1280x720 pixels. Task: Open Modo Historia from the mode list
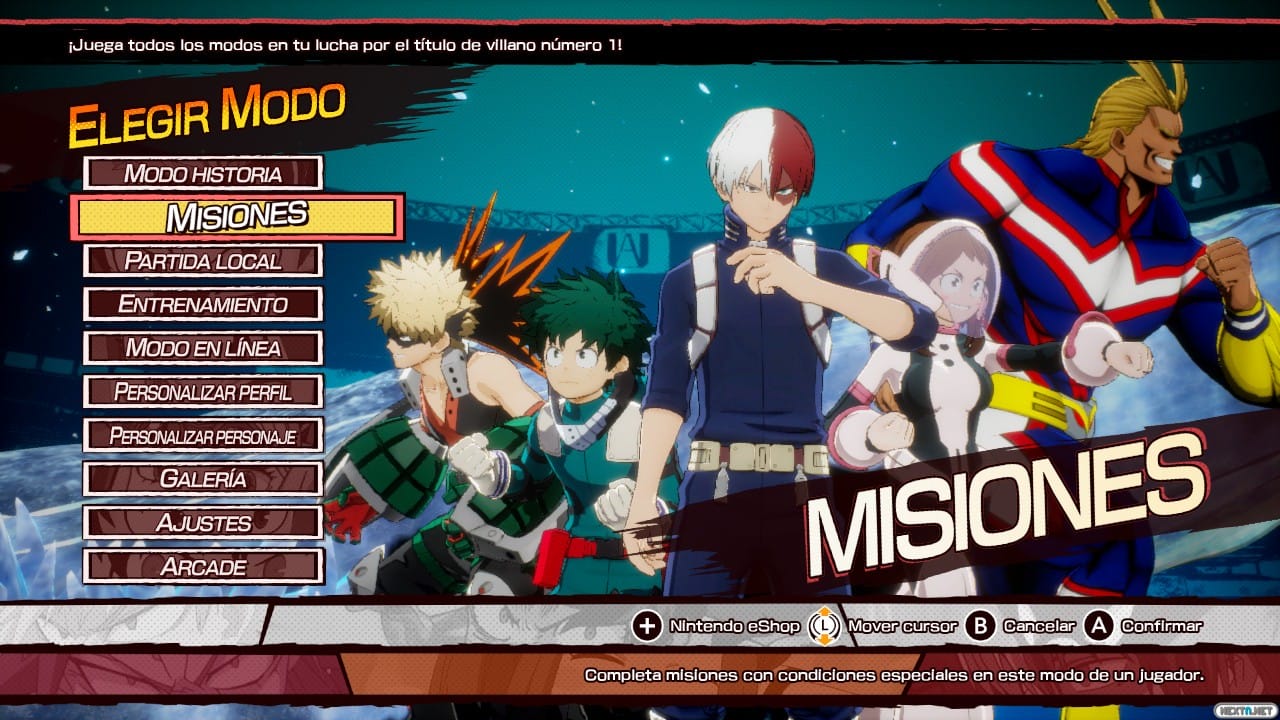[x=203, y=173]
